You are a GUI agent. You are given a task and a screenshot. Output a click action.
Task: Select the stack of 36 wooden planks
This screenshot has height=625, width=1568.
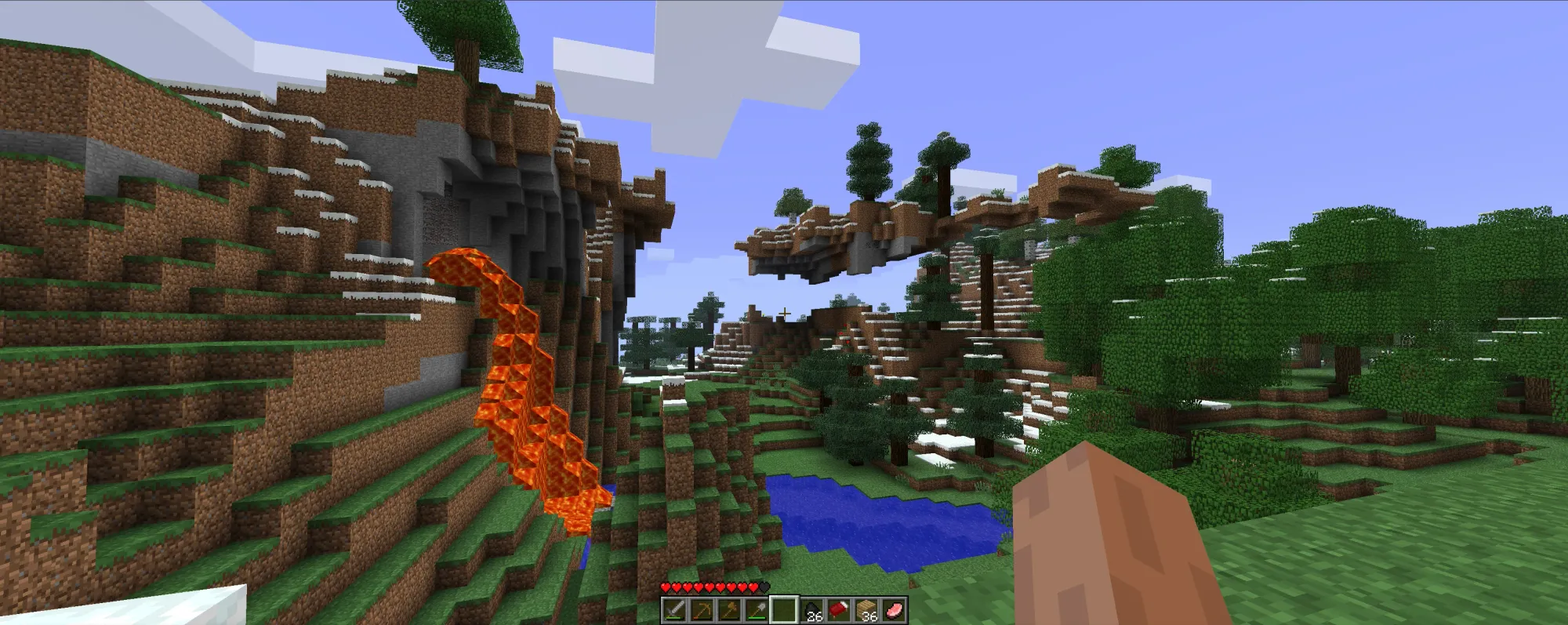click(866, 610)
